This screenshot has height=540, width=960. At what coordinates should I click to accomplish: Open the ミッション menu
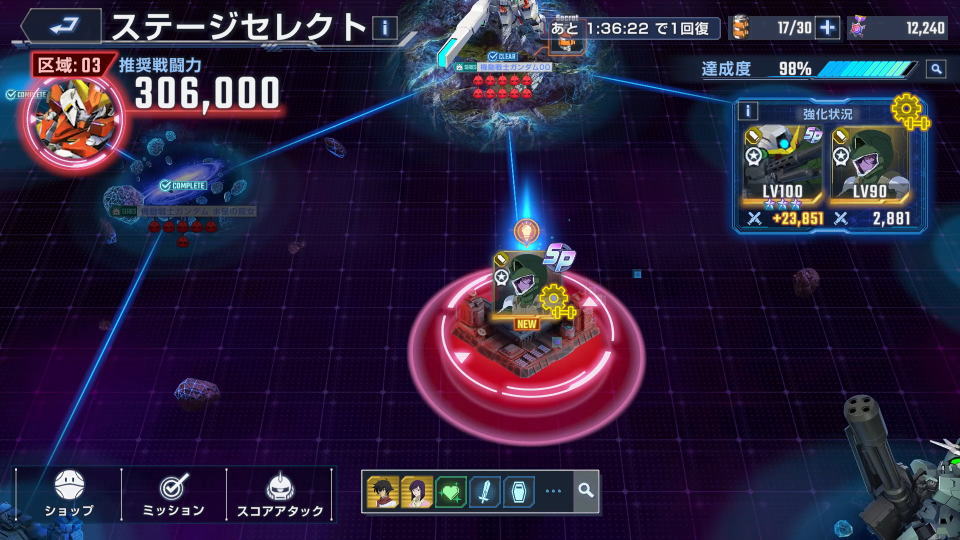pos(174,494)
